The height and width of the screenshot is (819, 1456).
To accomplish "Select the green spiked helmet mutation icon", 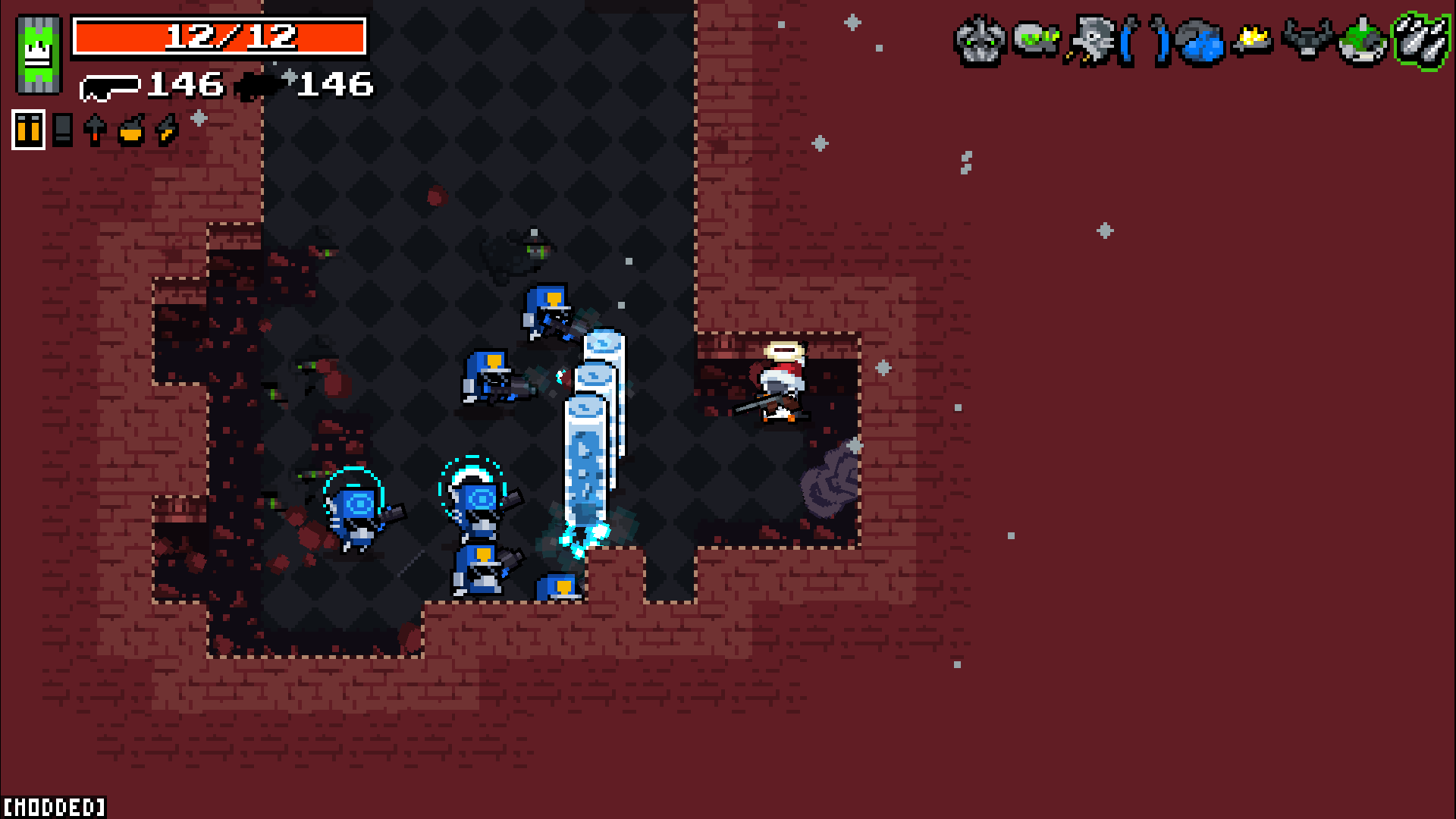I will click(1363, 42).
